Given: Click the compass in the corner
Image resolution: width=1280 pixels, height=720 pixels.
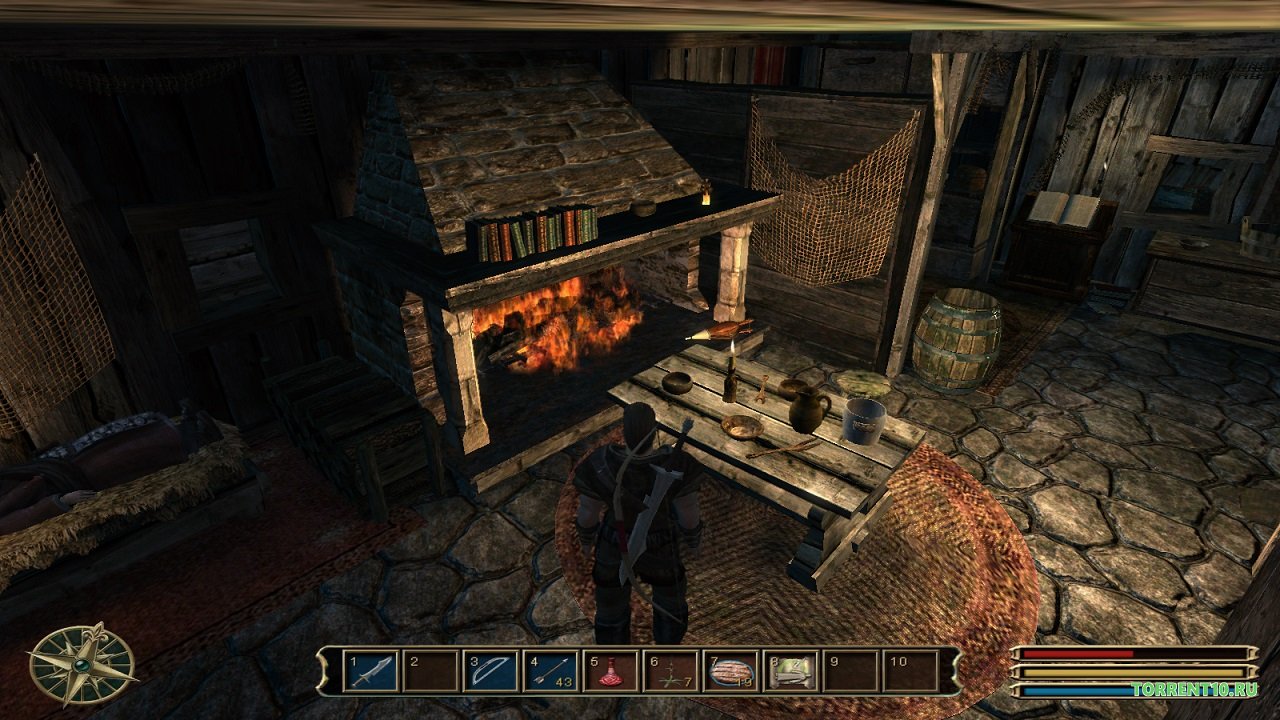Looking at the screenshot, I should coord(81,663).
